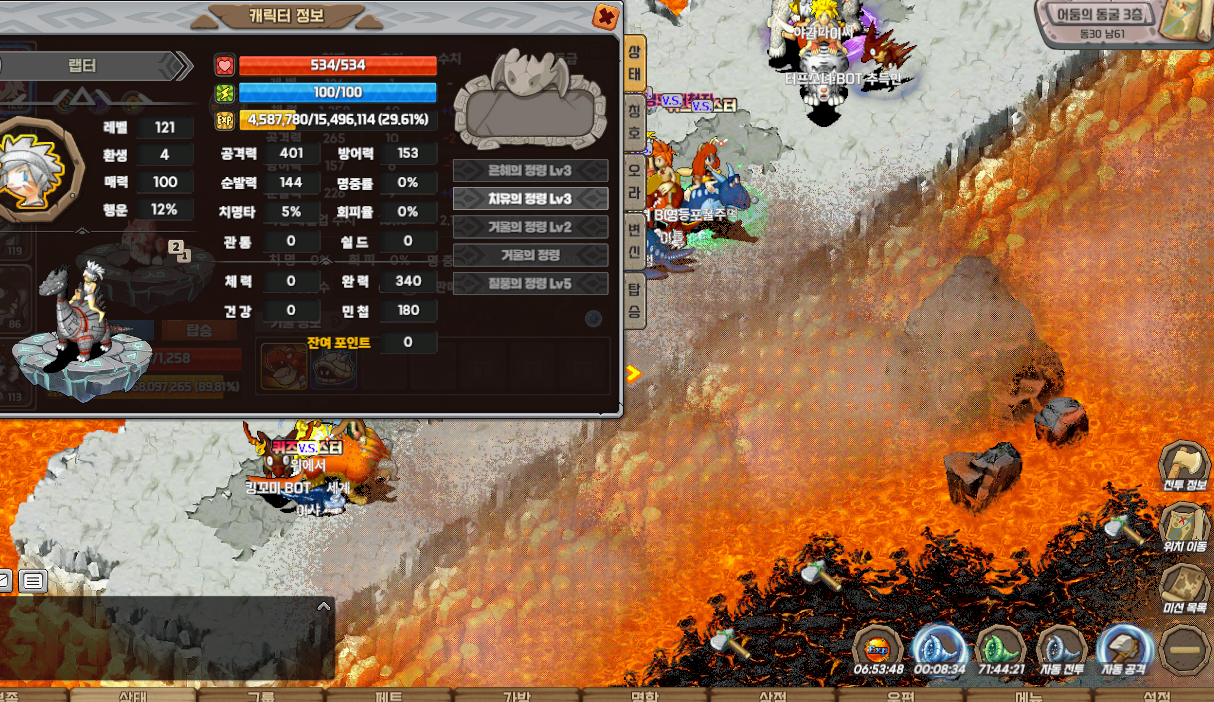Show the 미션 목록 scroll list
This screenshot has width=1214, height=702.
coord(1185,587)
